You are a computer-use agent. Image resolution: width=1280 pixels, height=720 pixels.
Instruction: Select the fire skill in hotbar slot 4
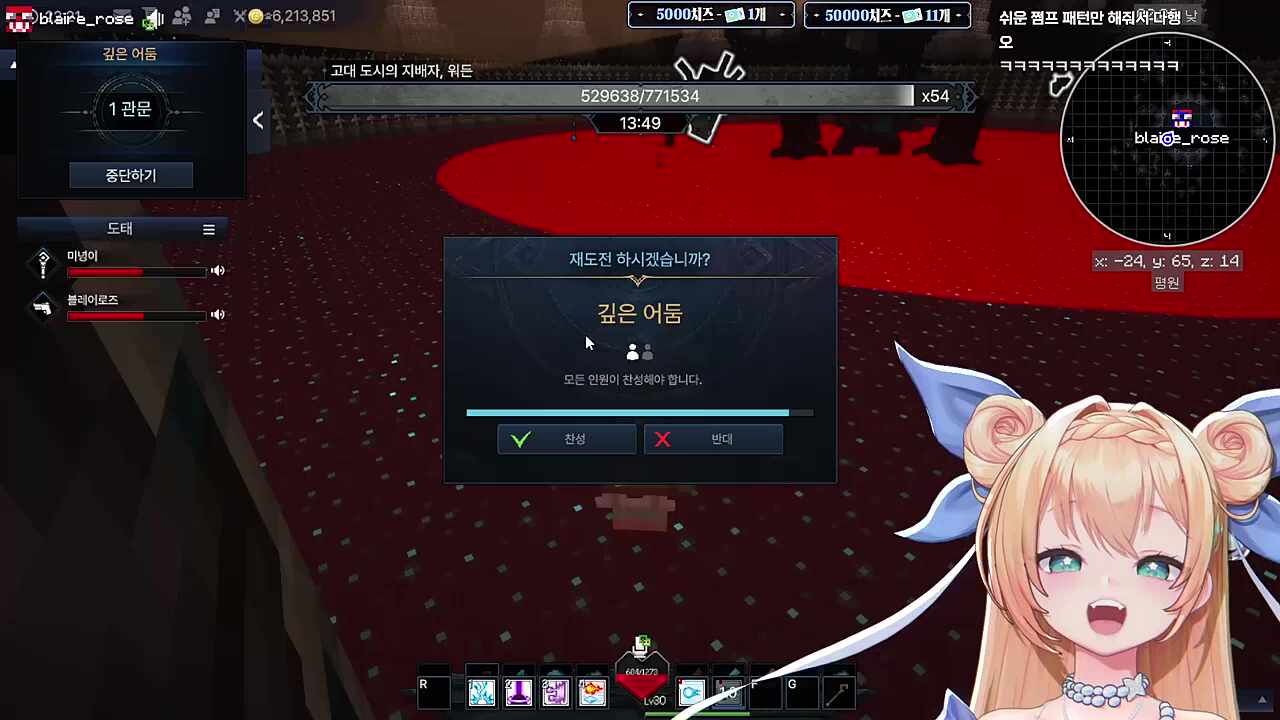coord(592,691)
